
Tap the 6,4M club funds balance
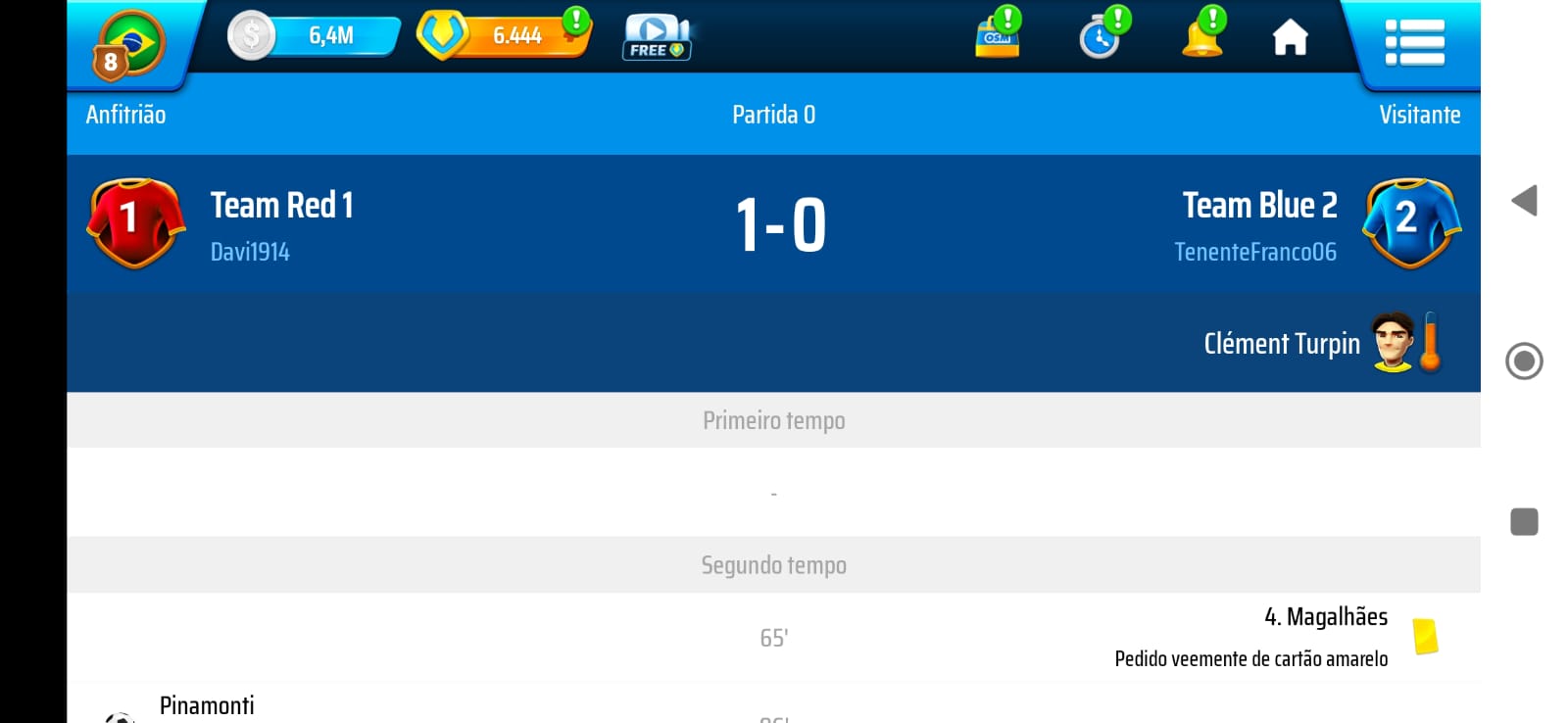(316, 36)
